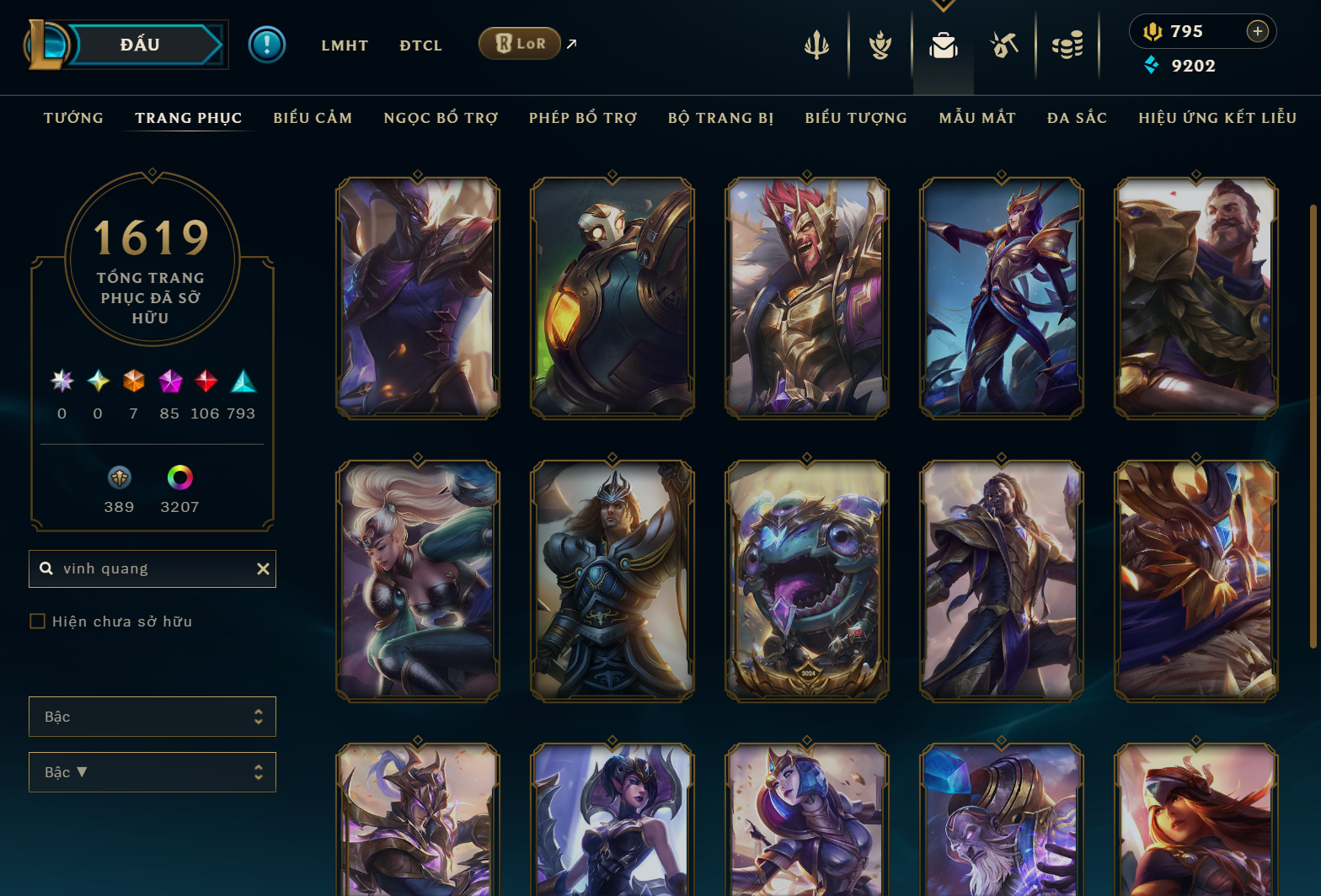Switch to the TƯỚNG tab
This screenshot has width=1321, height=896.
73,118
